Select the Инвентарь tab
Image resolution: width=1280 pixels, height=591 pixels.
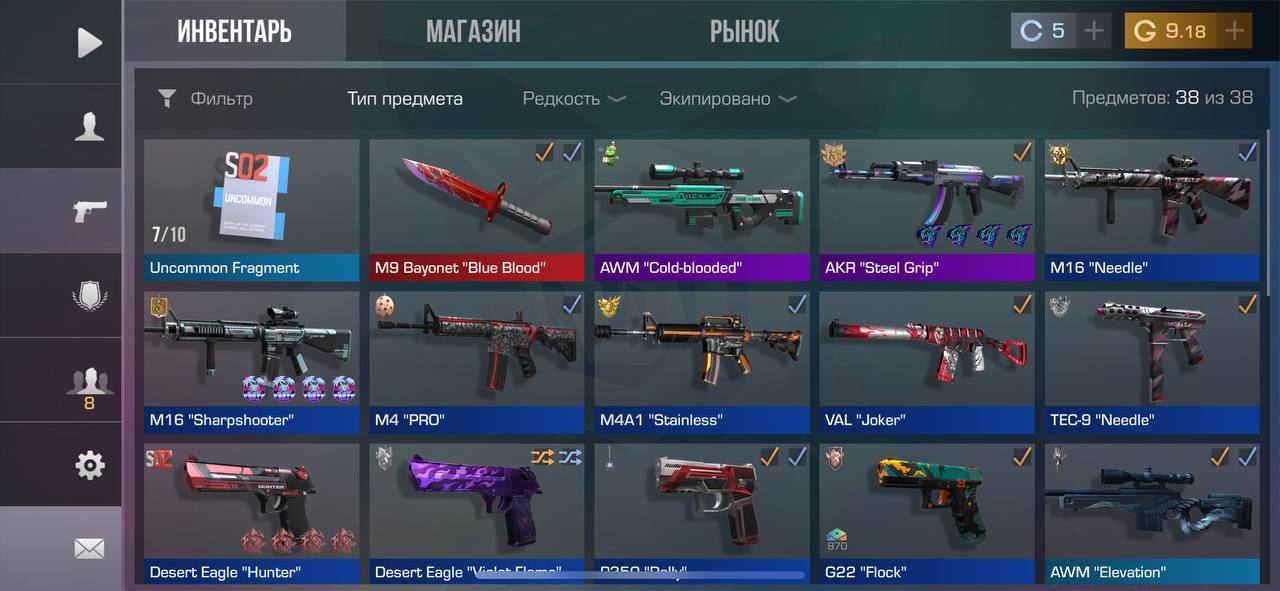[234, 31]
